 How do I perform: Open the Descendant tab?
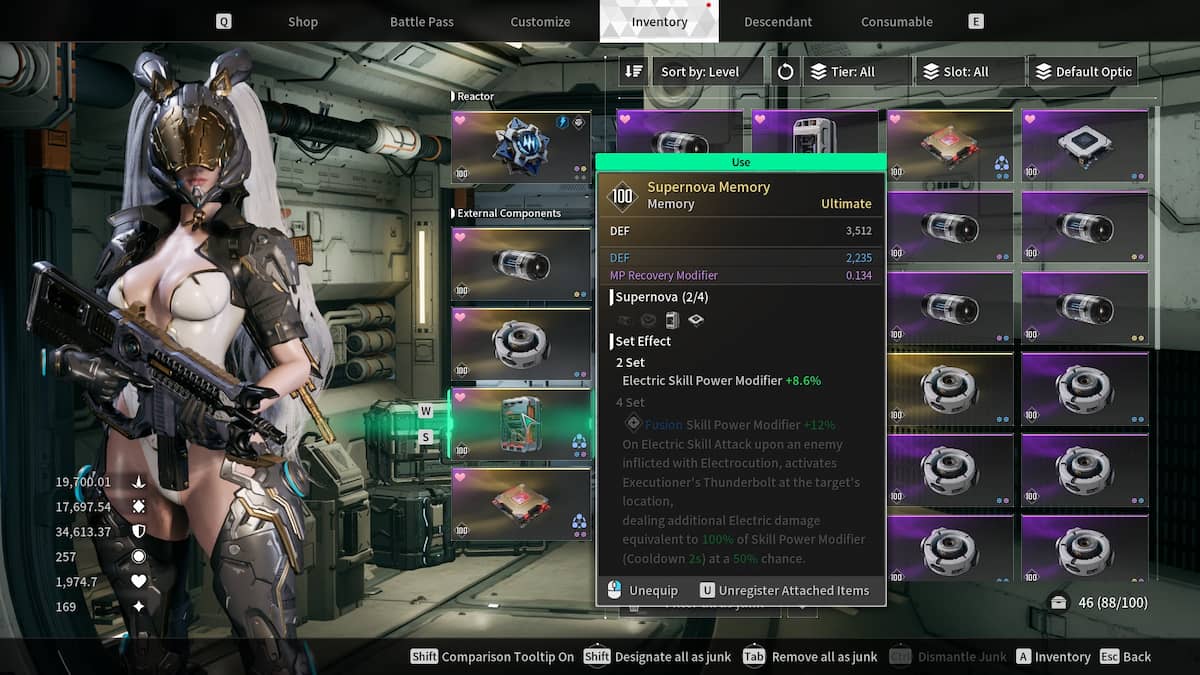pos(777,22)
